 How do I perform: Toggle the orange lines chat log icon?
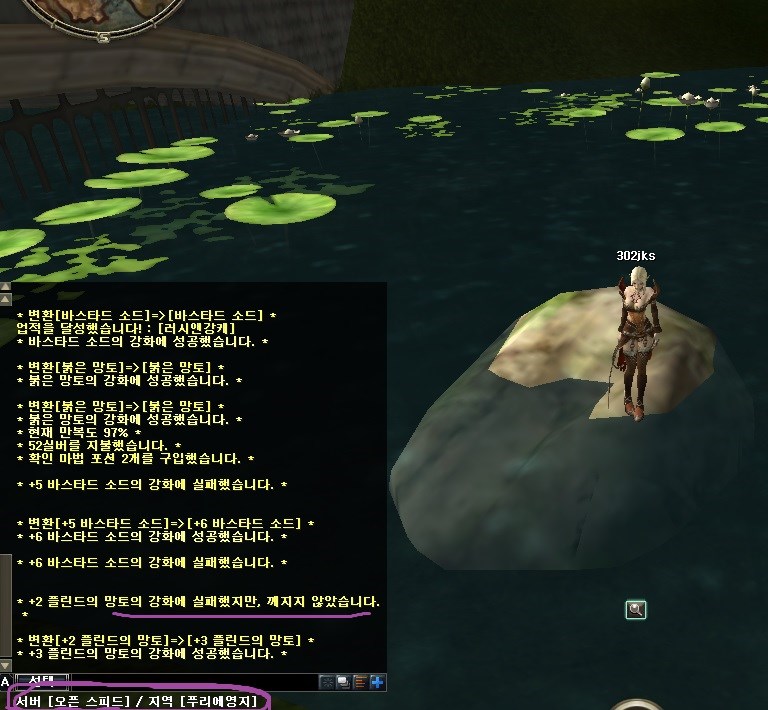[360, 682]
